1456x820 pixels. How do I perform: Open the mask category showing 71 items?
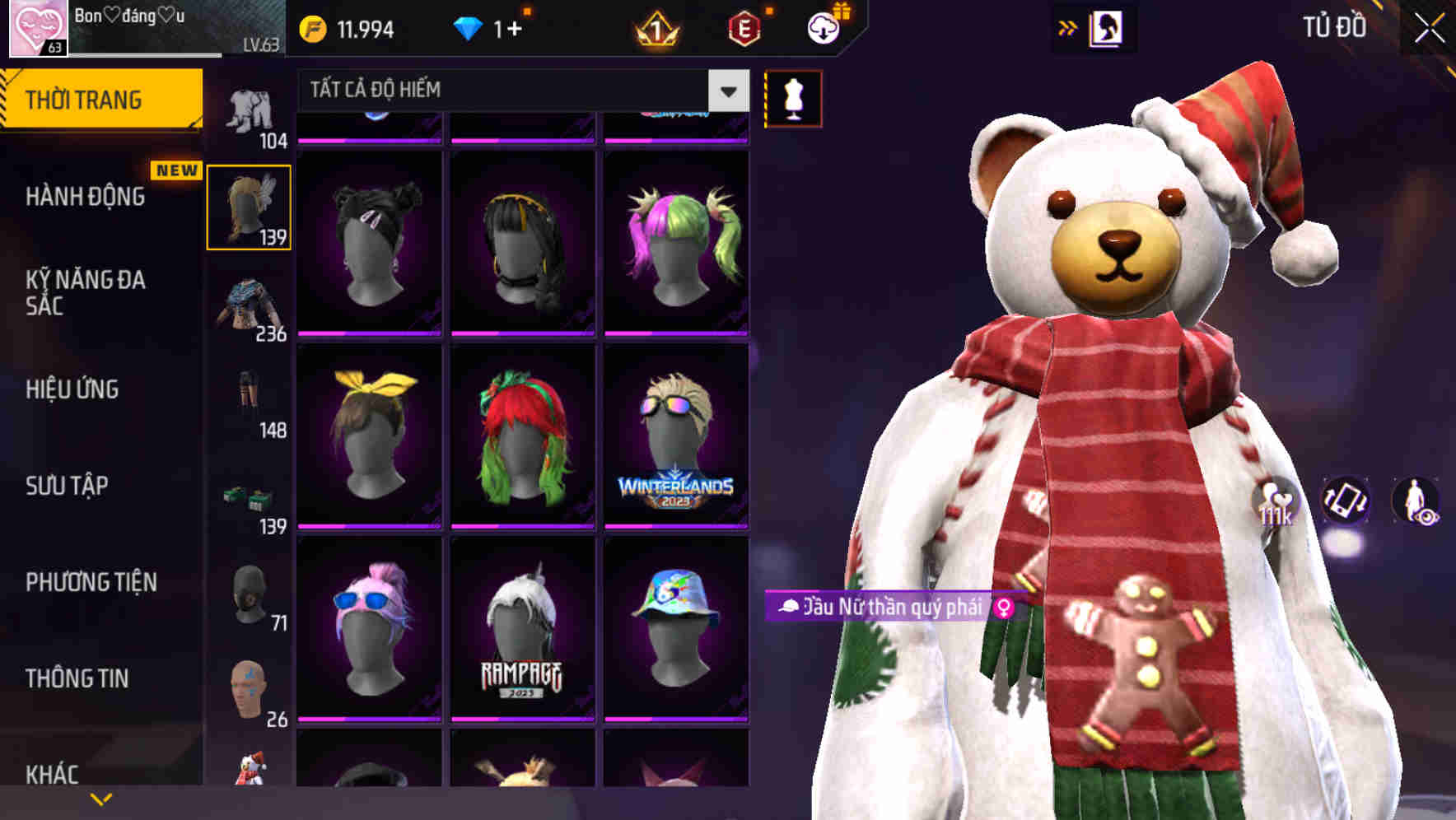pos(250,593)
